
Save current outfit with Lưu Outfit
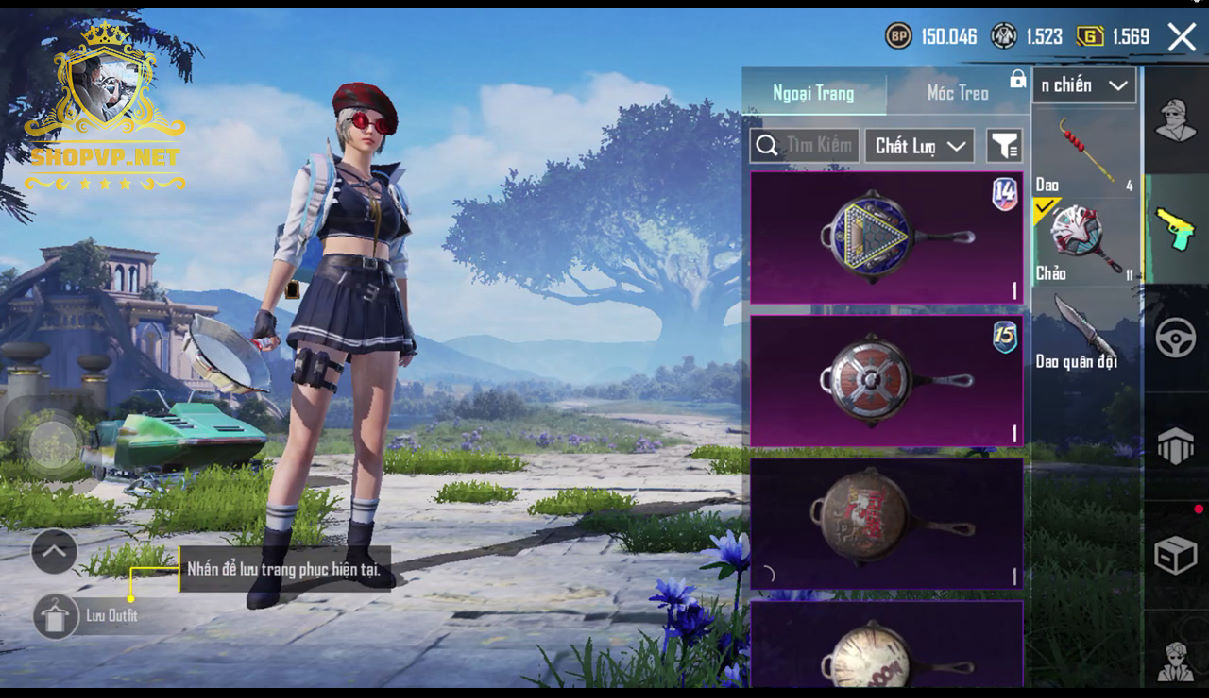[56, 616]
